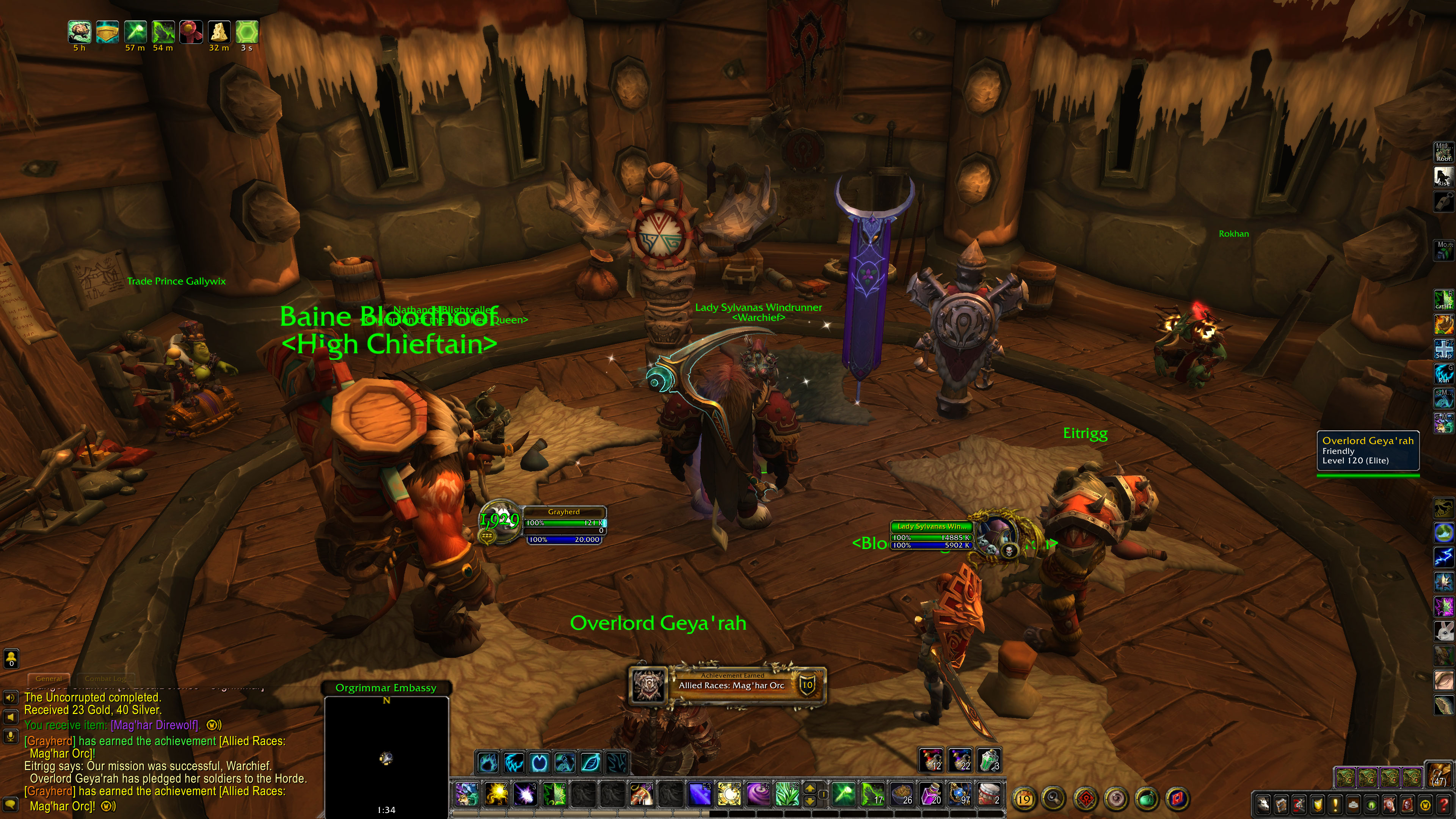
Task: Cast the white starburst spell in slot 3
Action: [525, 794]
